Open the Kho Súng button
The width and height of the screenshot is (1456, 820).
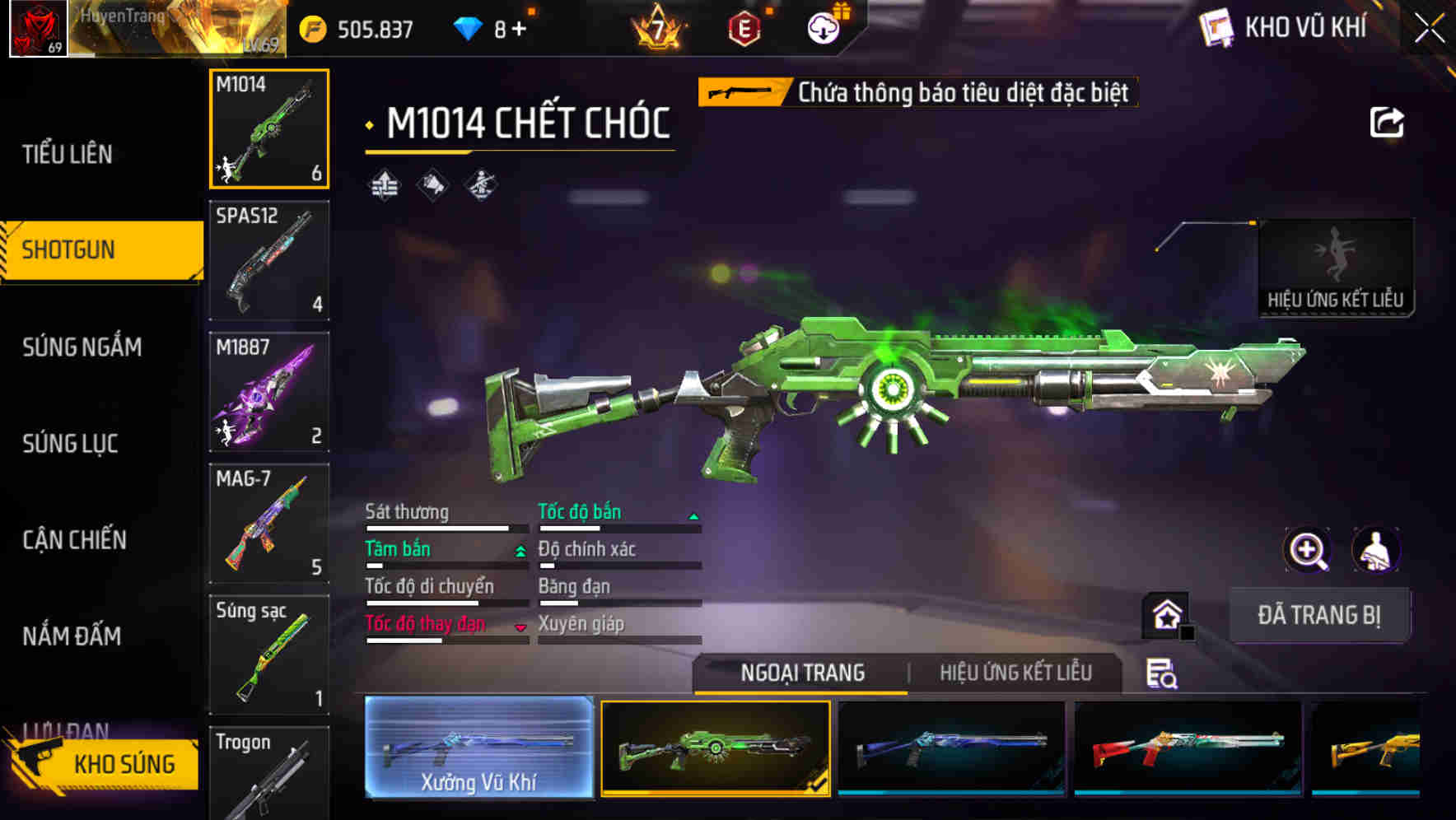105,764
